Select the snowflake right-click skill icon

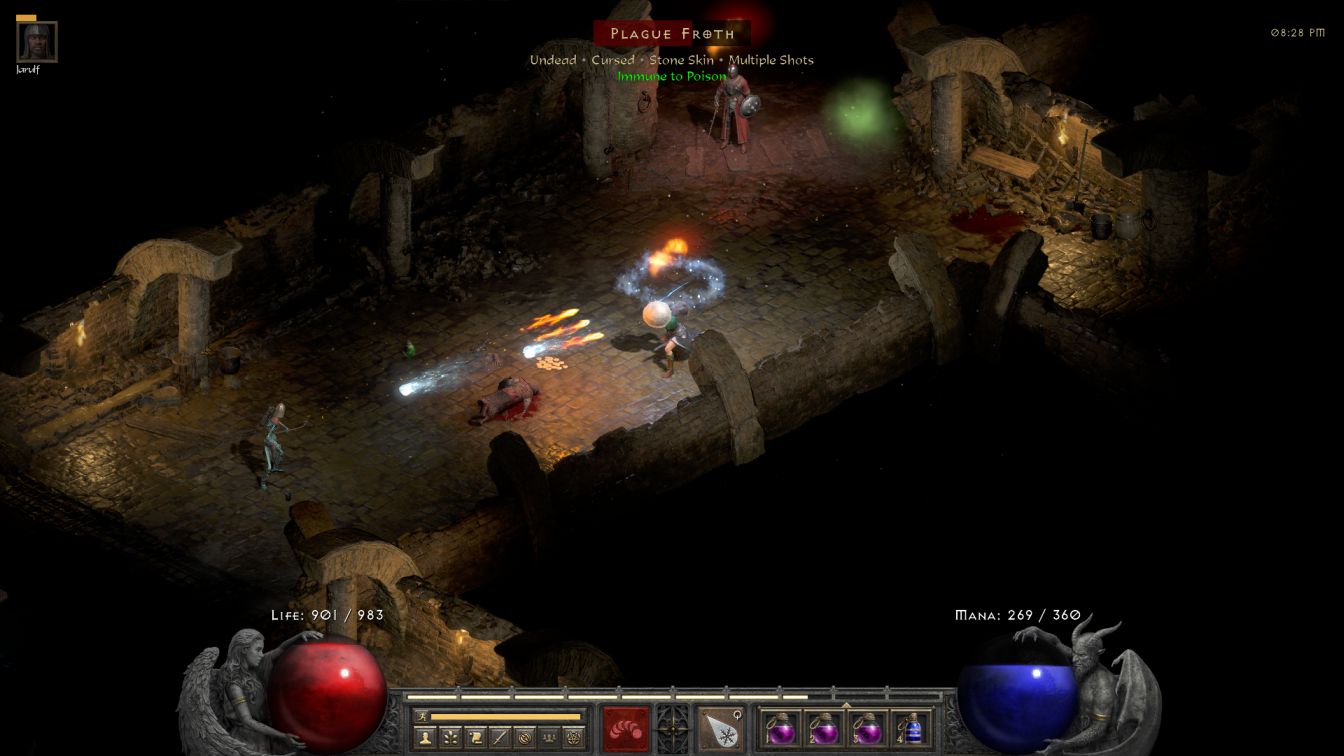pos(720,729)
